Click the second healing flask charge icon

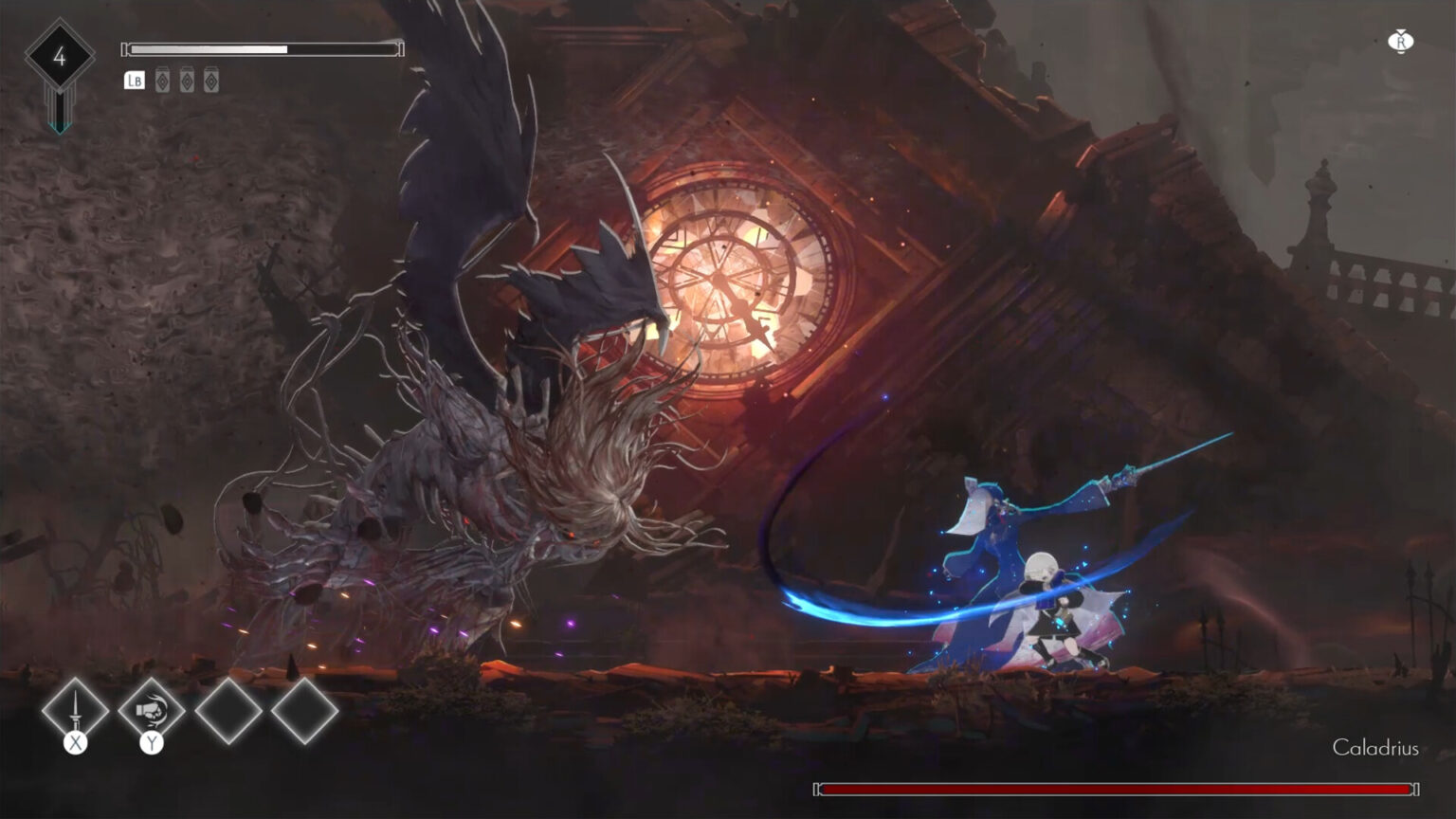(x=187, y=80)
